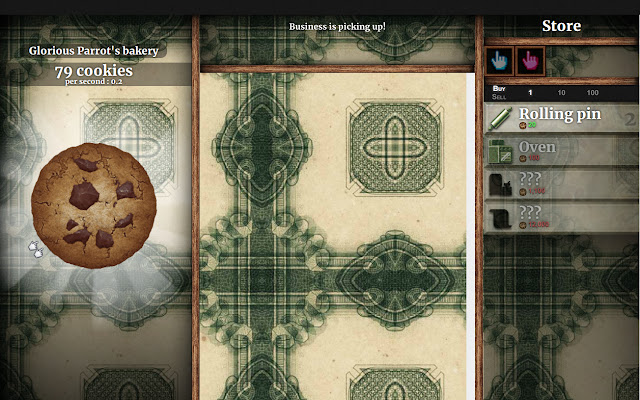This screenshot has height=400, width=640.
Task: Buy the blue cursor upgrade
Action: coord(500,61)
